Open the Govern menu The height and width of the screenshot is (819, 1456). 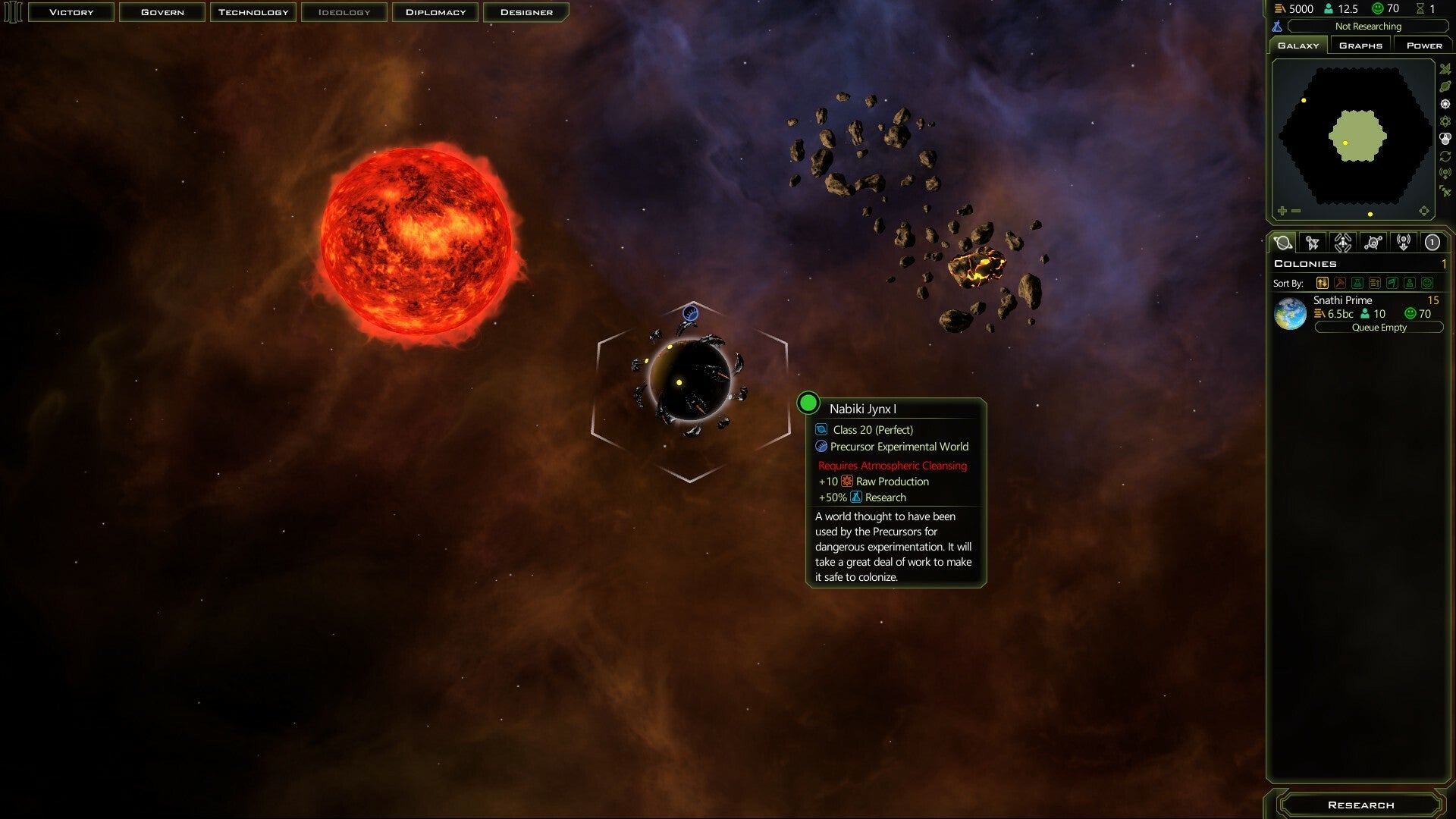pos(162,12)
